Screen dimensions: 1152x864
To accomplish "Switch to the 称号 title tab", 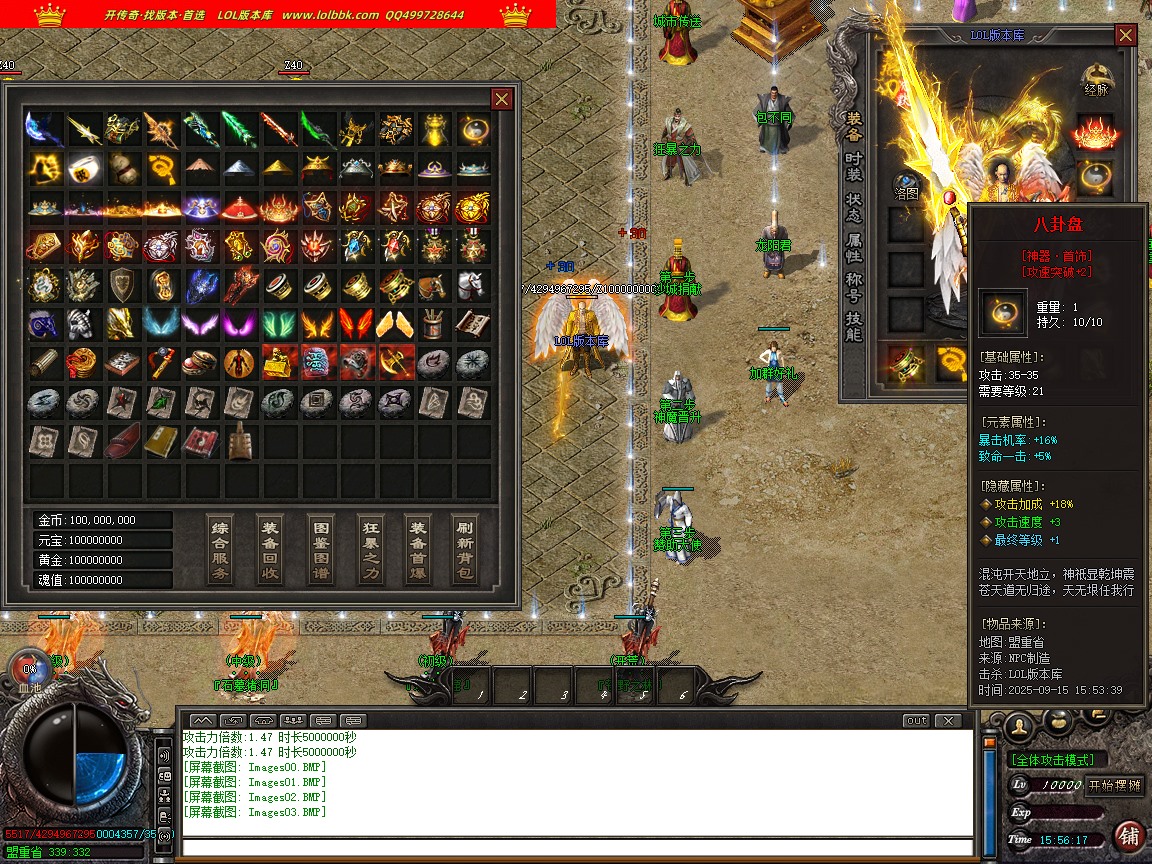I will [x=853, y=290].
